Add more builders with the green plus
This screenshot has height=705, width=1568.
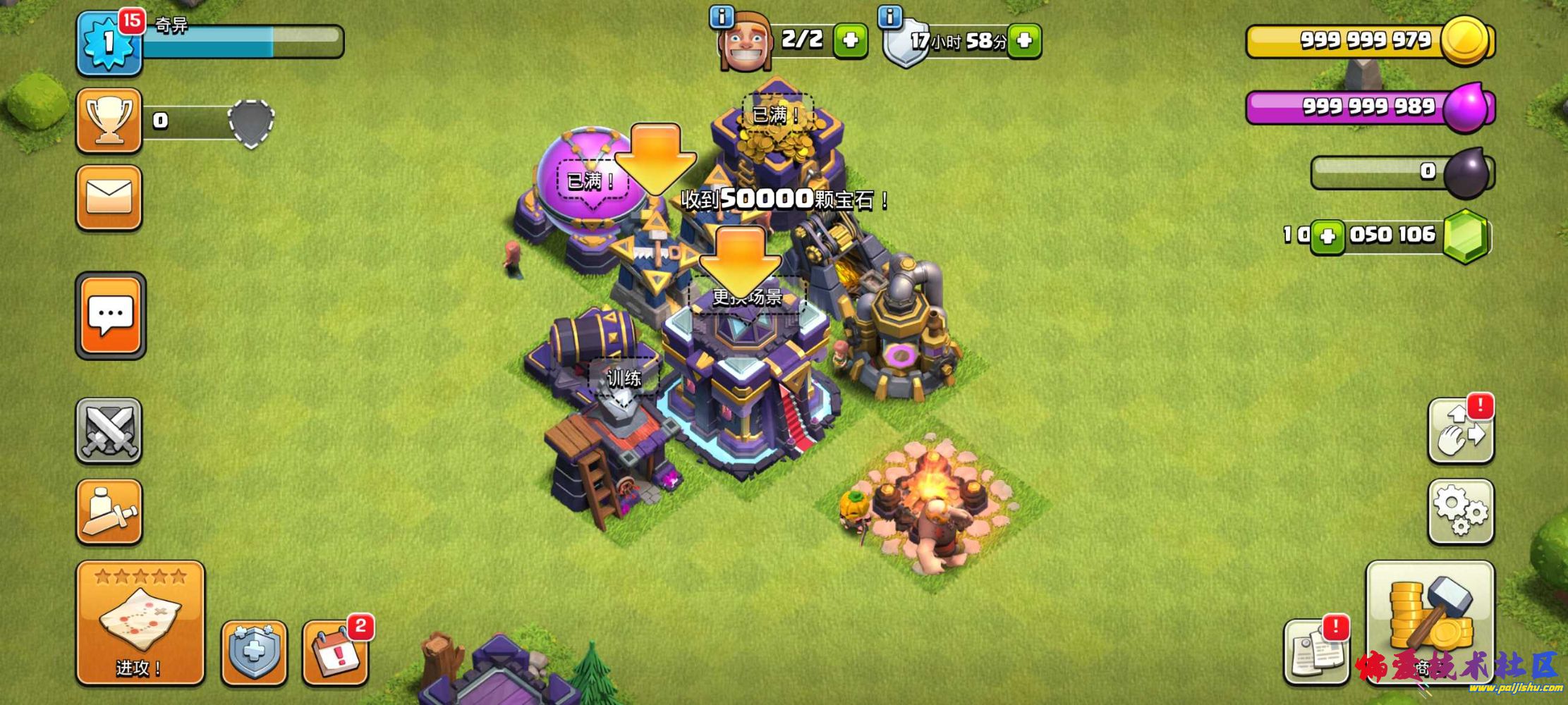850,40
